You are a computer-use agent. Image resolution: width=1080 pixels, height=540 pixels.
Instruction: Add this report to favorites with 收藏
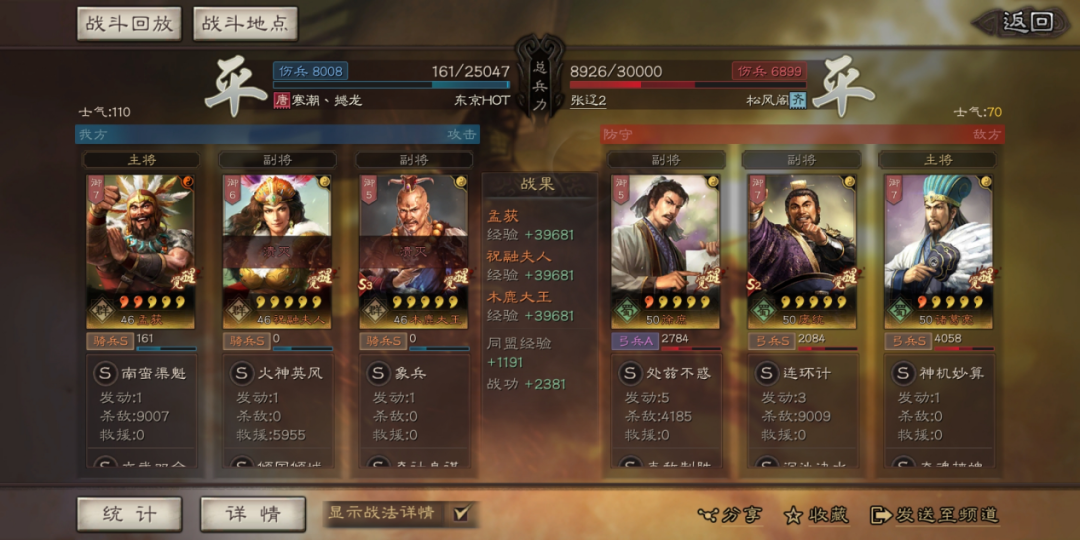[816, 515]
